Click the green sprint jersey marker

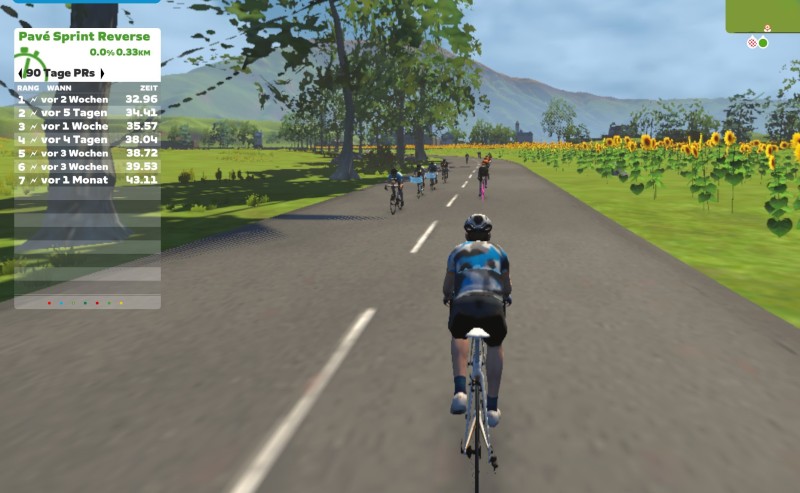(763, 43)
